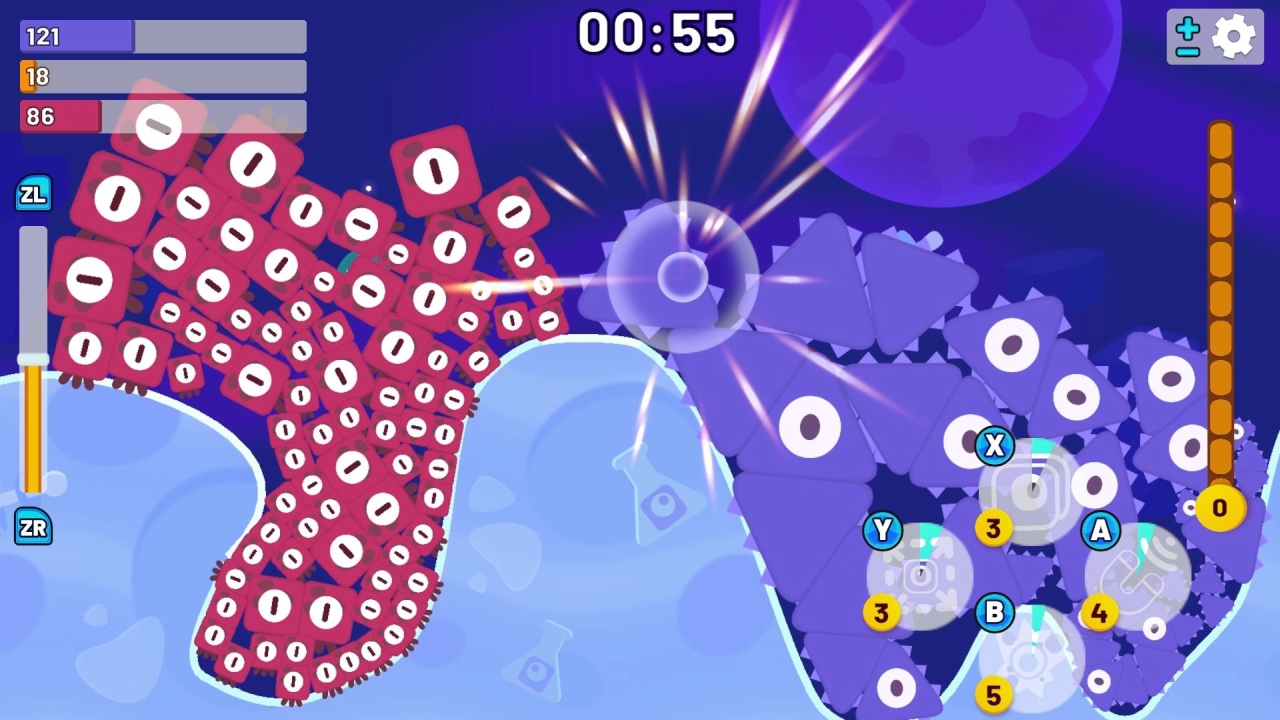The height and width of the screenshot is (720, 1280).
Task: Use the B saw-blade ability button
Action: [994, 613]
